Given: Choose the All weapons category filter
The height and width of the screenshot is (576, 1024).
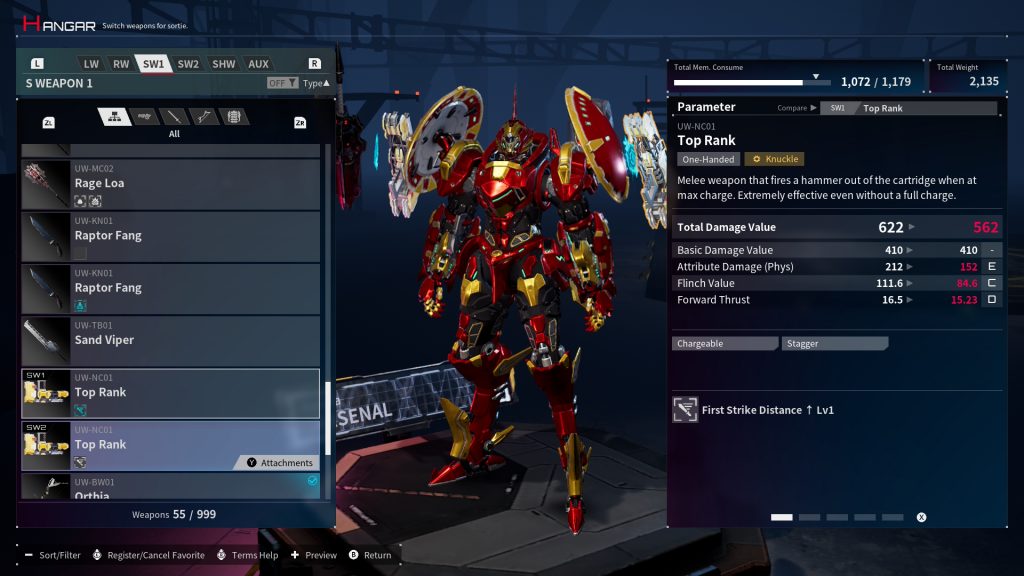Looking at the screenshot, I should [114, 117].
